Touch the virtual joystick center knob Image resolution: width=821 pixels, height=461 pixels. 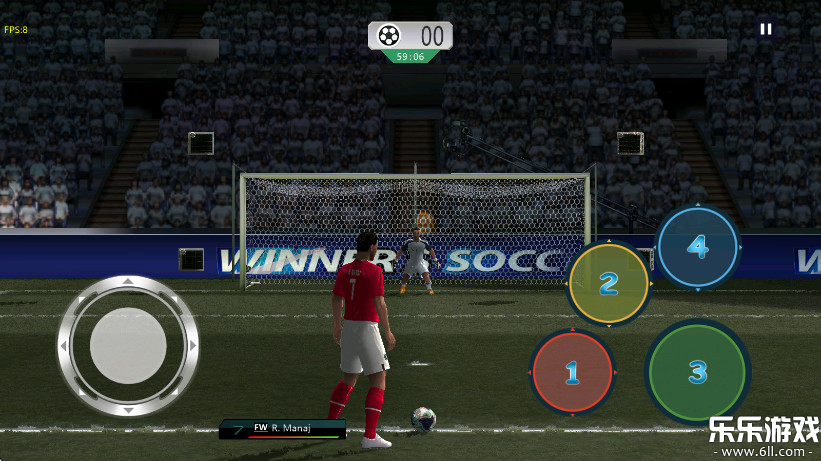[x=128, y=346]
